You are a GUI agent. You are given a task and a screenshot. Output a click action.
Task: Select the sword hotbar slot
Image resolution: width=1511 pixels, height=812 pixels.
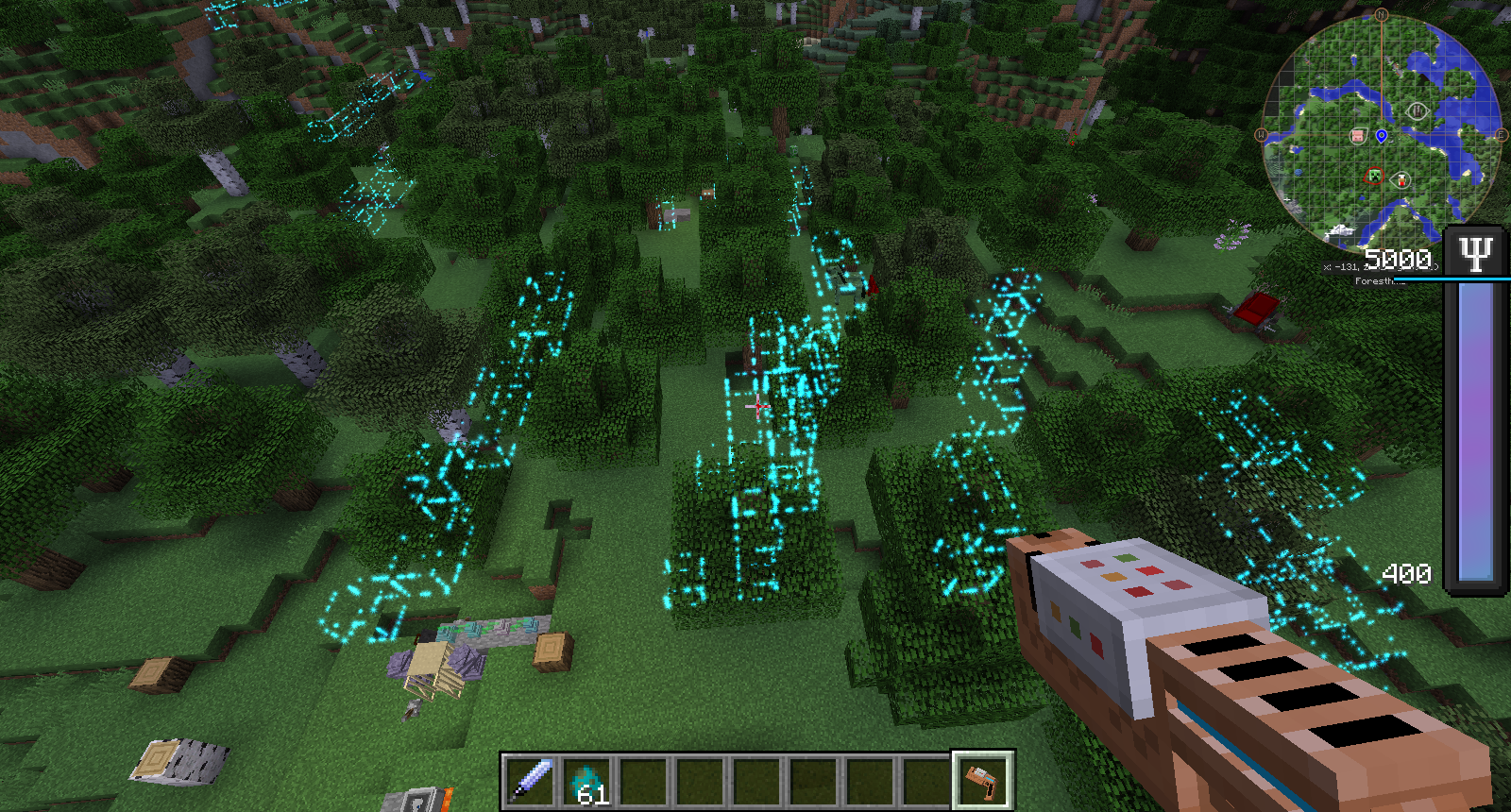tap(531, 782)
